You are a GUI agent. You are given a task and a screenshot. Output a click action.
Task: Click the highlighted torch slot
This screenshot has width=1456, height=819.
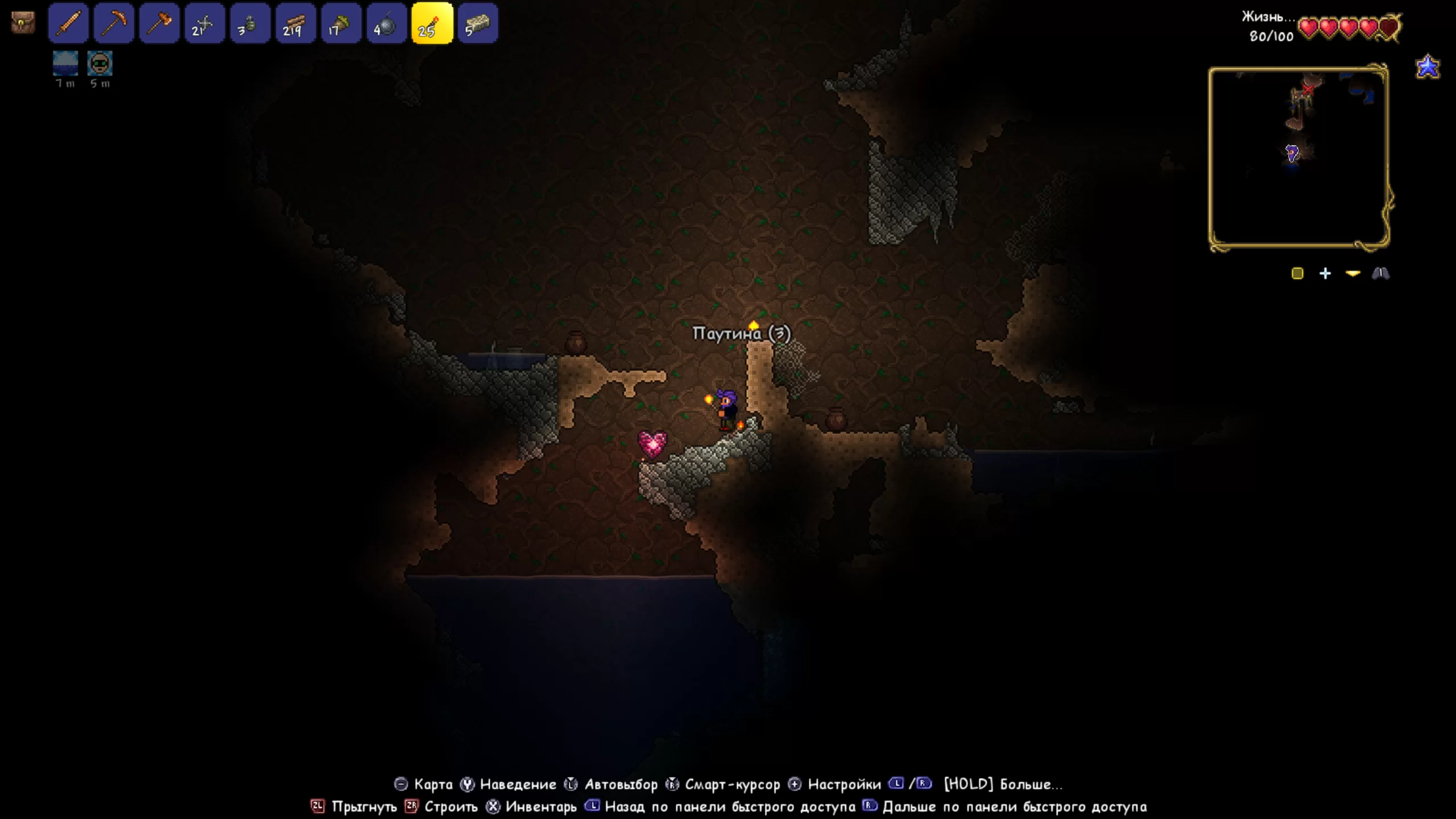click(432, 23)
